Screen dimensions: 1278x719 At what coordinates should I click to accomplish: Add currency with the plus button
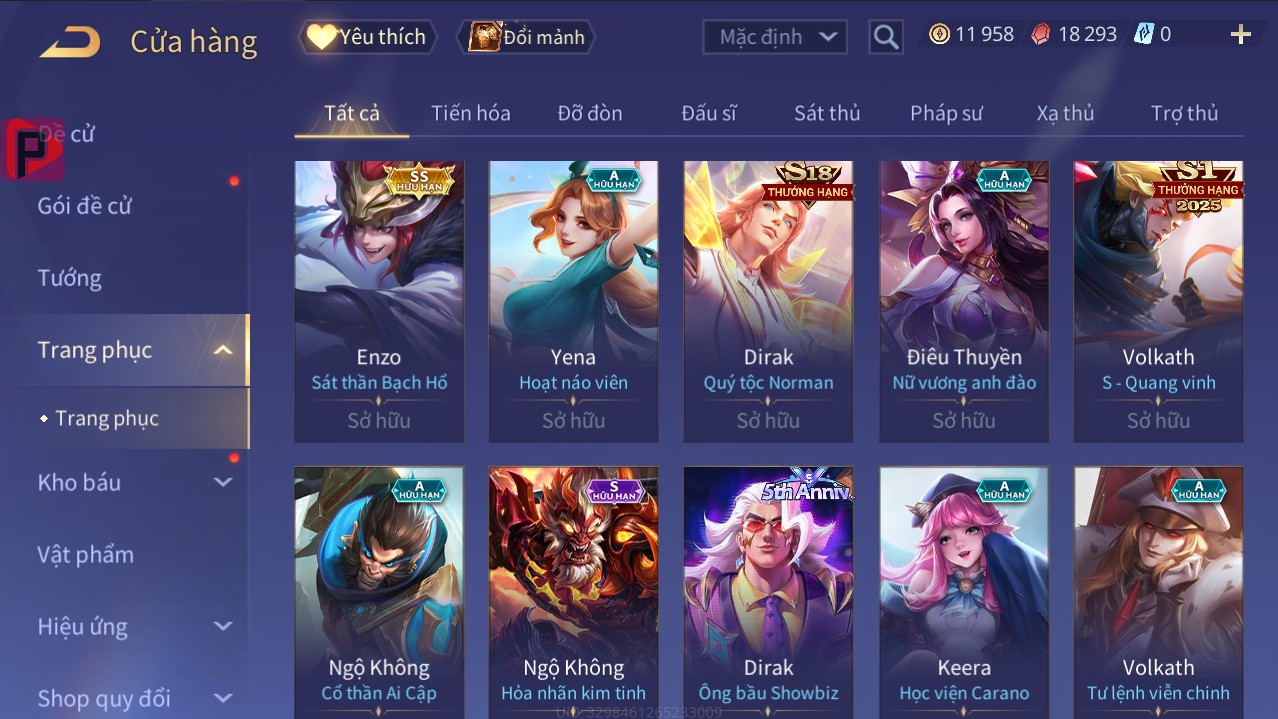pyautogui.click(x=1240, y=35)
